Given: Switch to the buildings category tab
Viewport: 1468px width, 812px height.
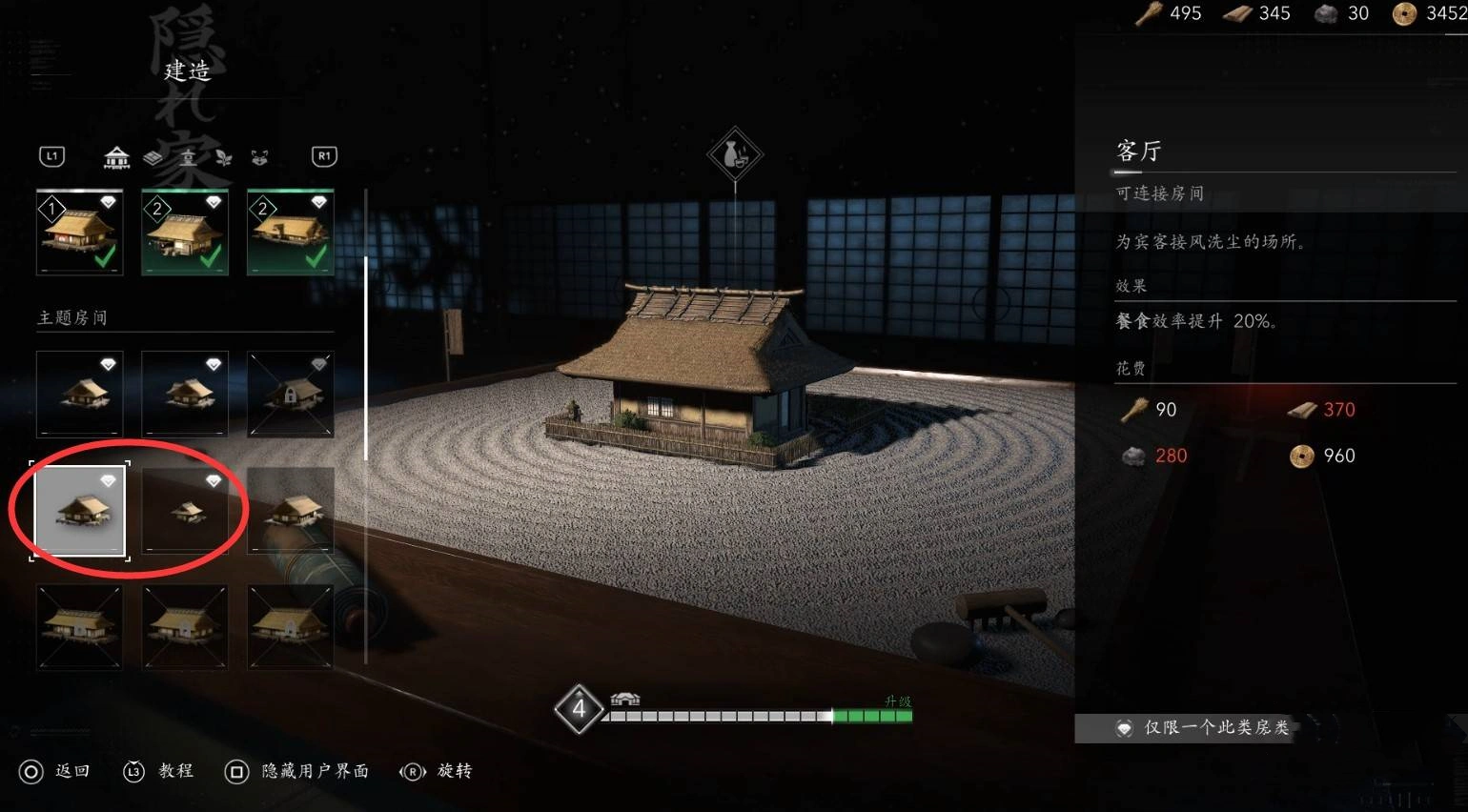Looking at the screenshot, I should [x=116, y=157].
